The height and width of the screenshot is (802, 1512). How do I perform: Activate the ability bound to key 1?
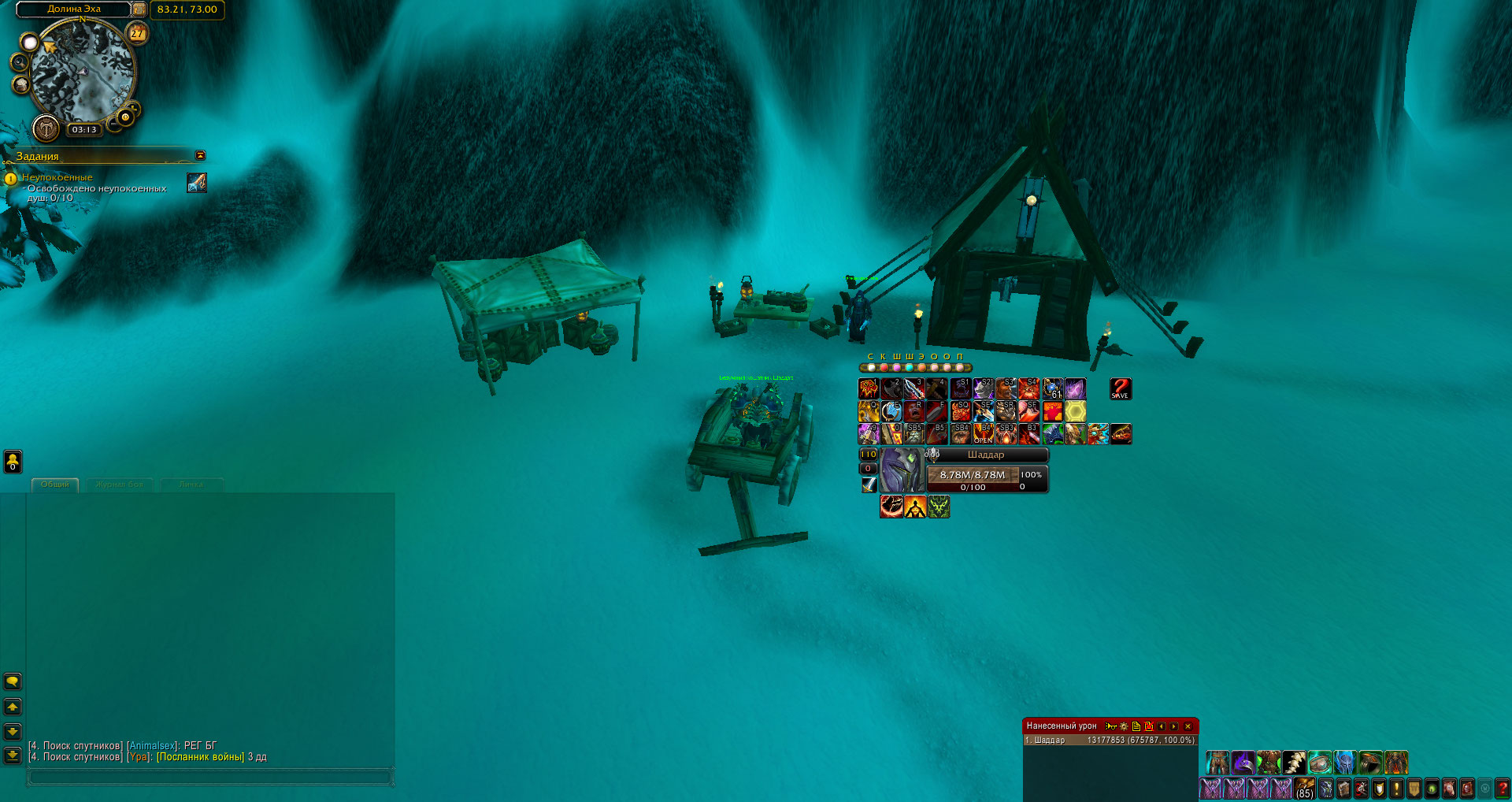pyautogui.click(x=869, y=388)
